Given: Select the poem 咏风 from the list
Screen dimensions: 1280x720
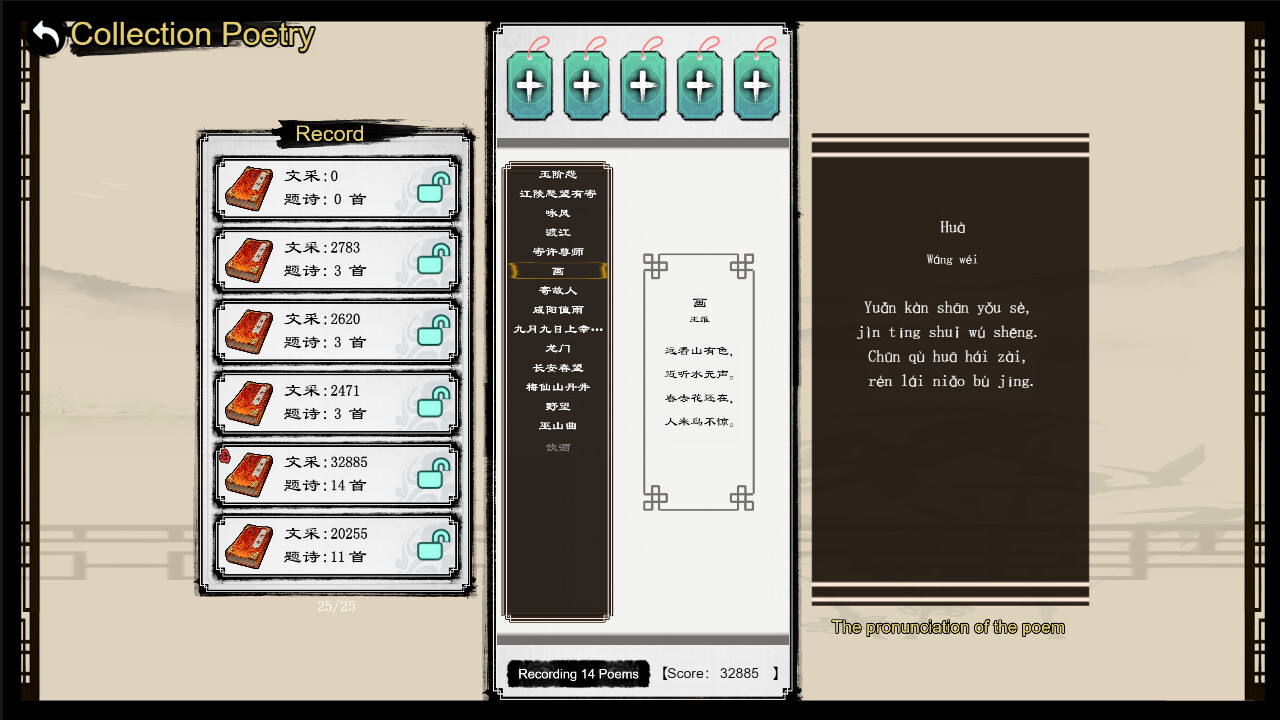Looking at the screenshot, I should point(558,212).
